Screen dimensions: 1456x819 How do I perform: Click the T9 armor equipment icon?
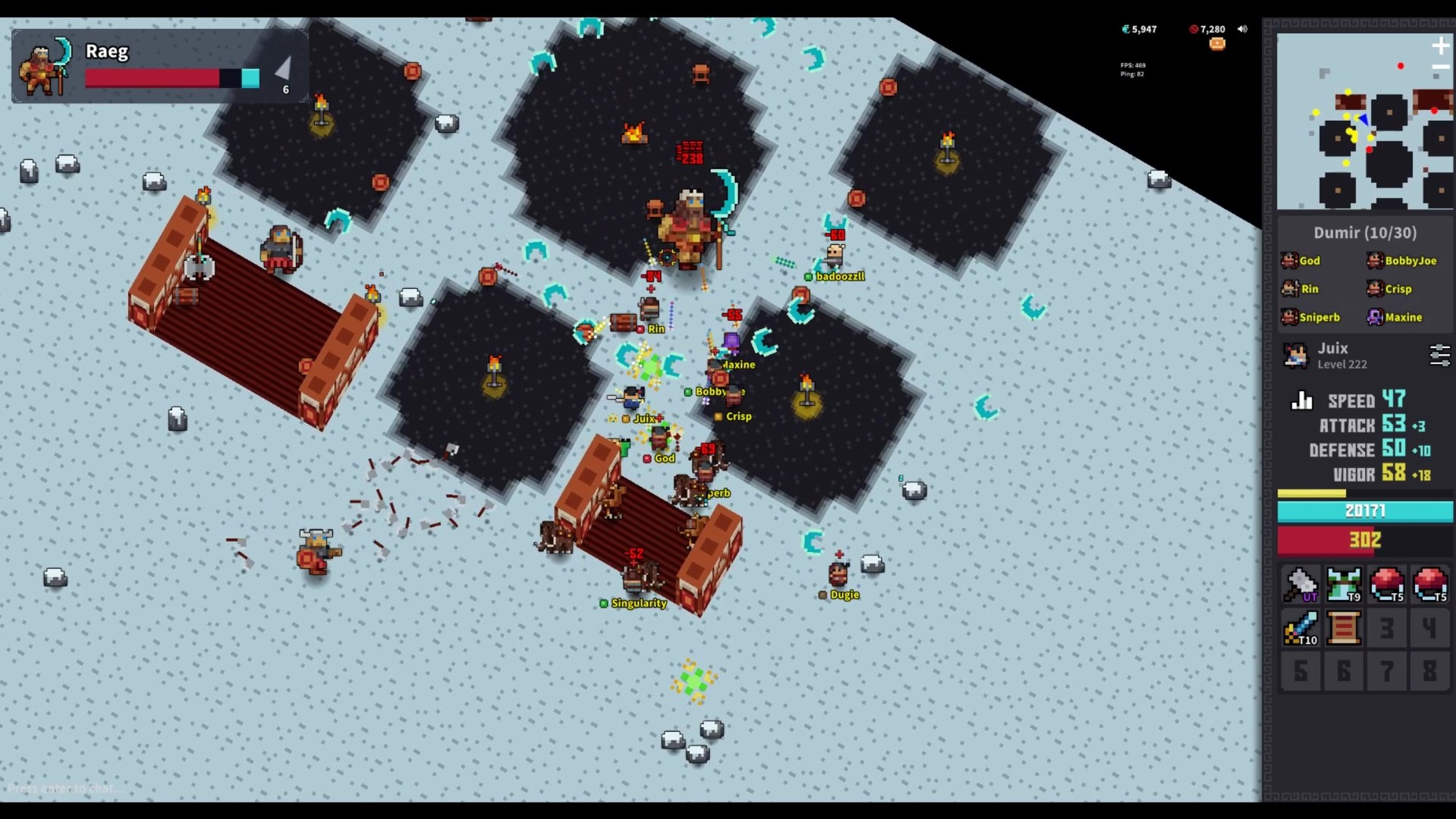pos(1344,585)
